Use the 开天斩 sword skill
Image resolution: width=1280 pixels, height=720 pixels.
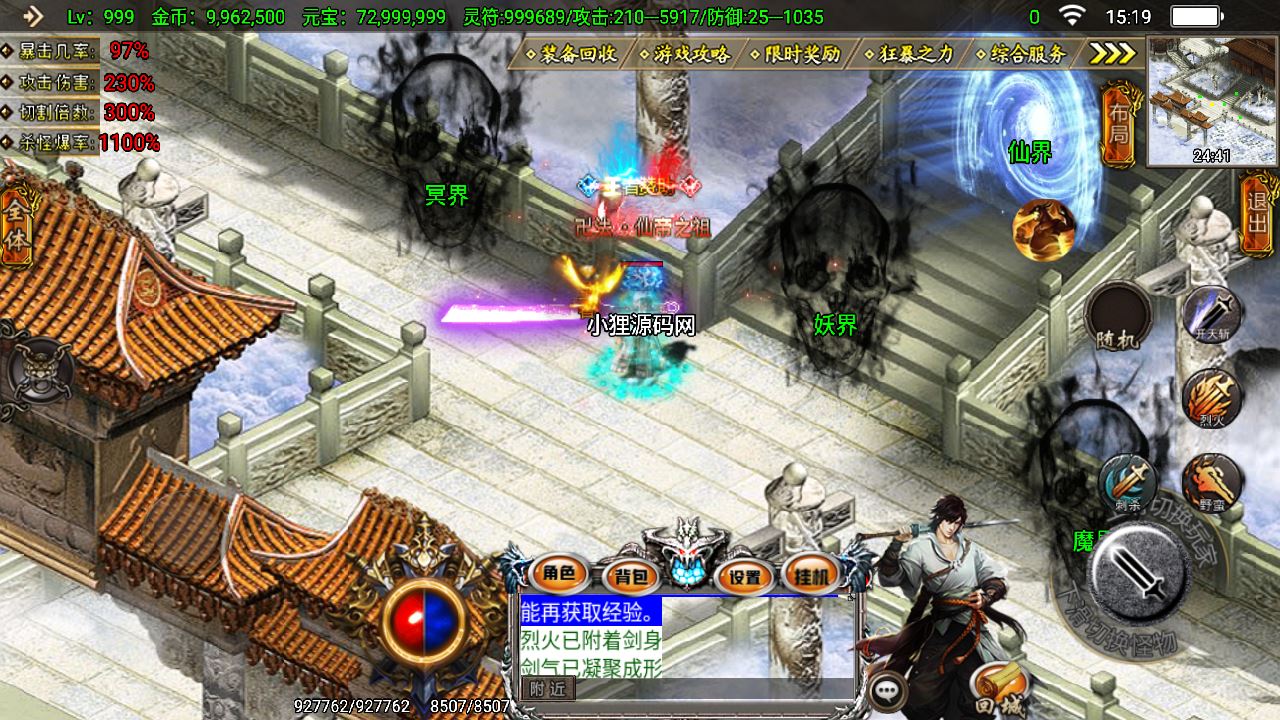[1212, 315]
